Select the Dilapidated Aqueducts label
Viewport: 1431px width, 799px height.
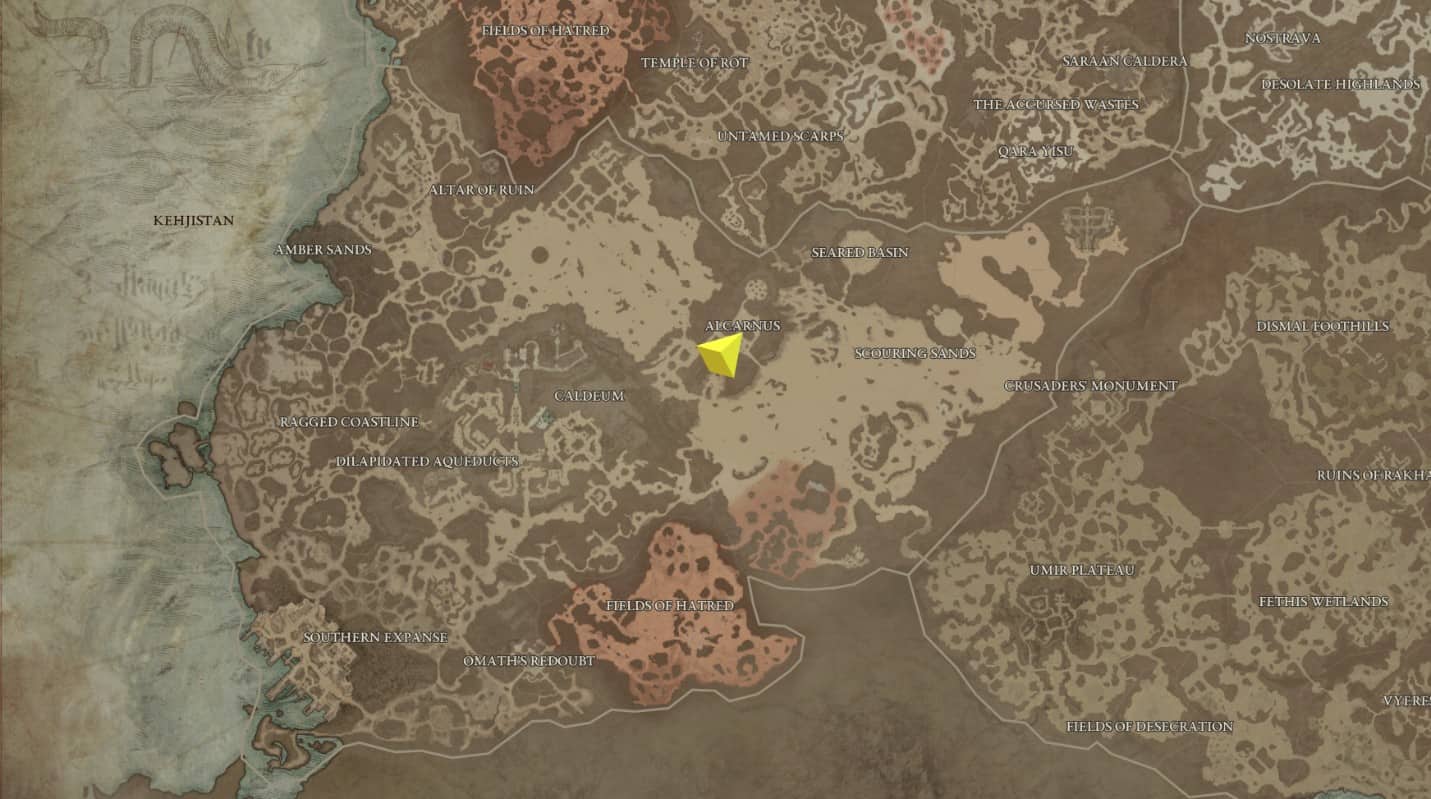pyautogui.click(x=427, y=461)
